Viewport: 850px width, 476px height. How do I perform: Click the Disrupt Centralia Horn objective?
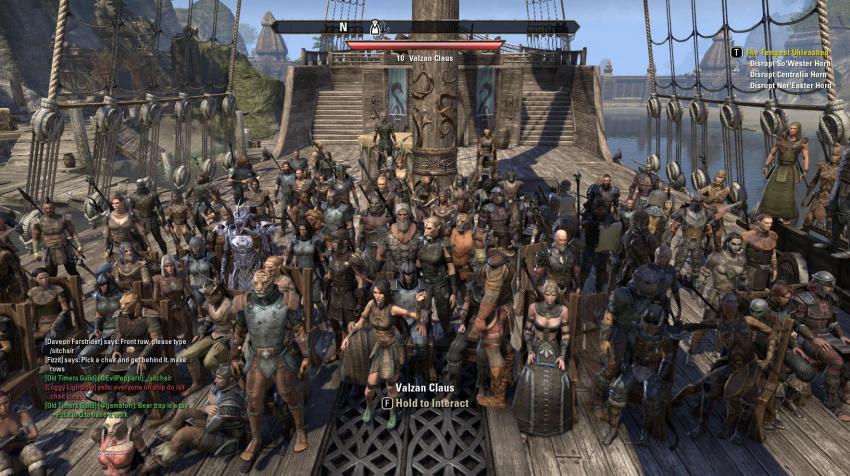pos(788,74)
